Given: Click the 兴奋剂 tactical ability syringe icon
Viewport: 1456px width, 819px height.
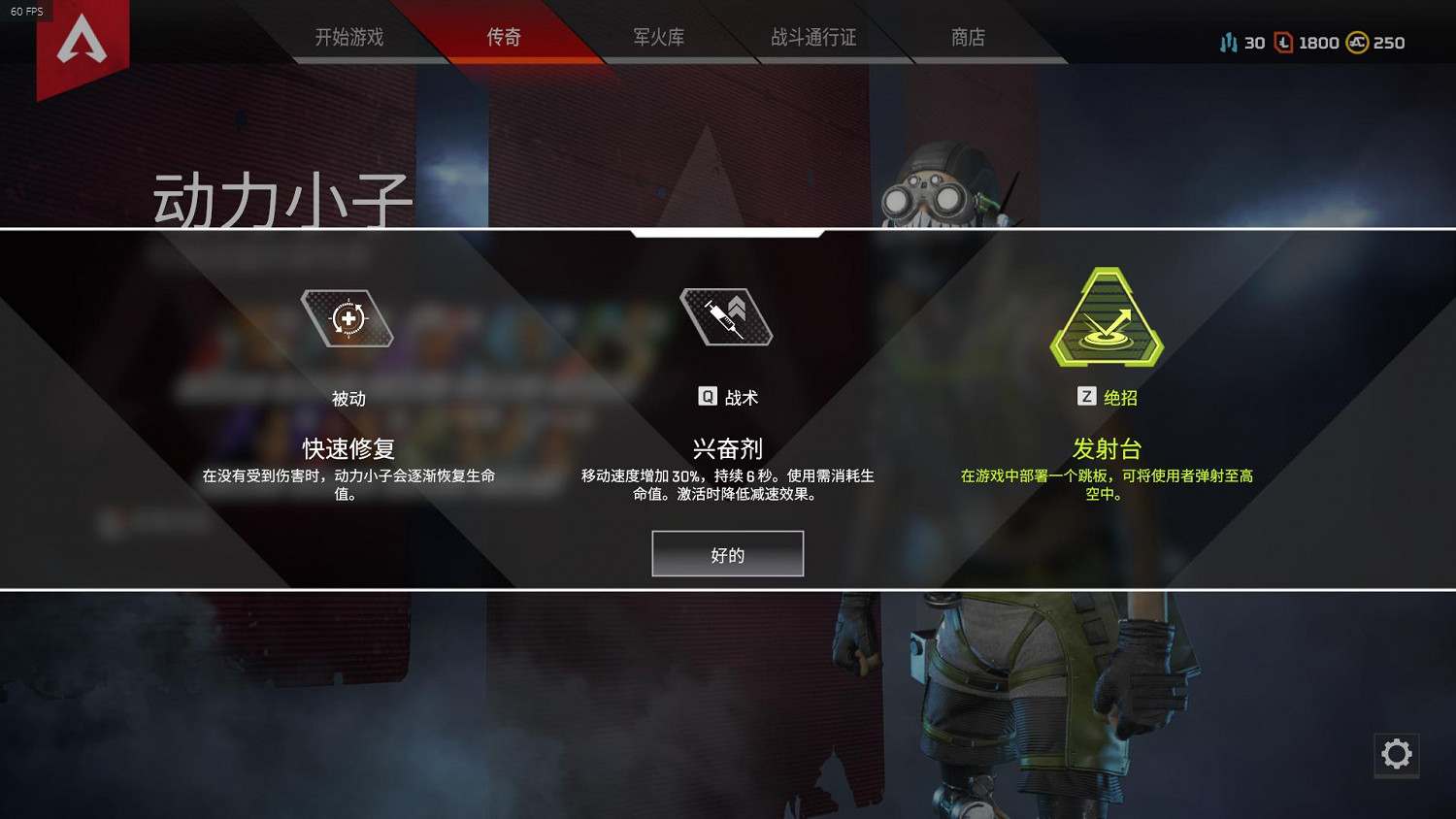Looking at the screenshot, I should tap(726, 317).
